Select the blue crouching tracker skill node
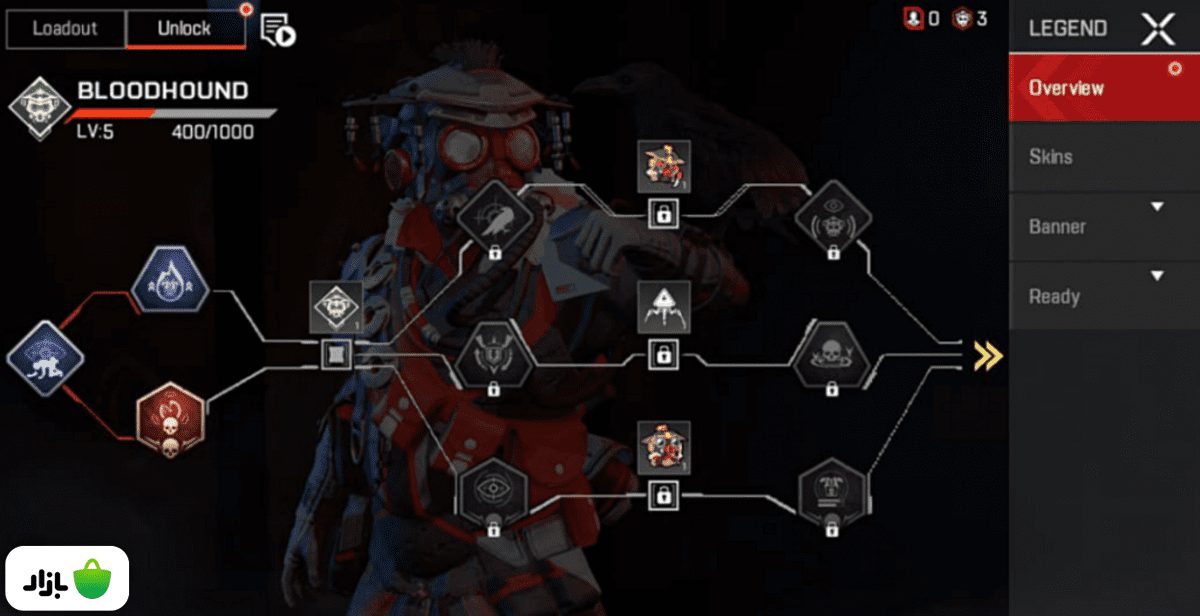The image size is (1200, 616). click(43, 356)
